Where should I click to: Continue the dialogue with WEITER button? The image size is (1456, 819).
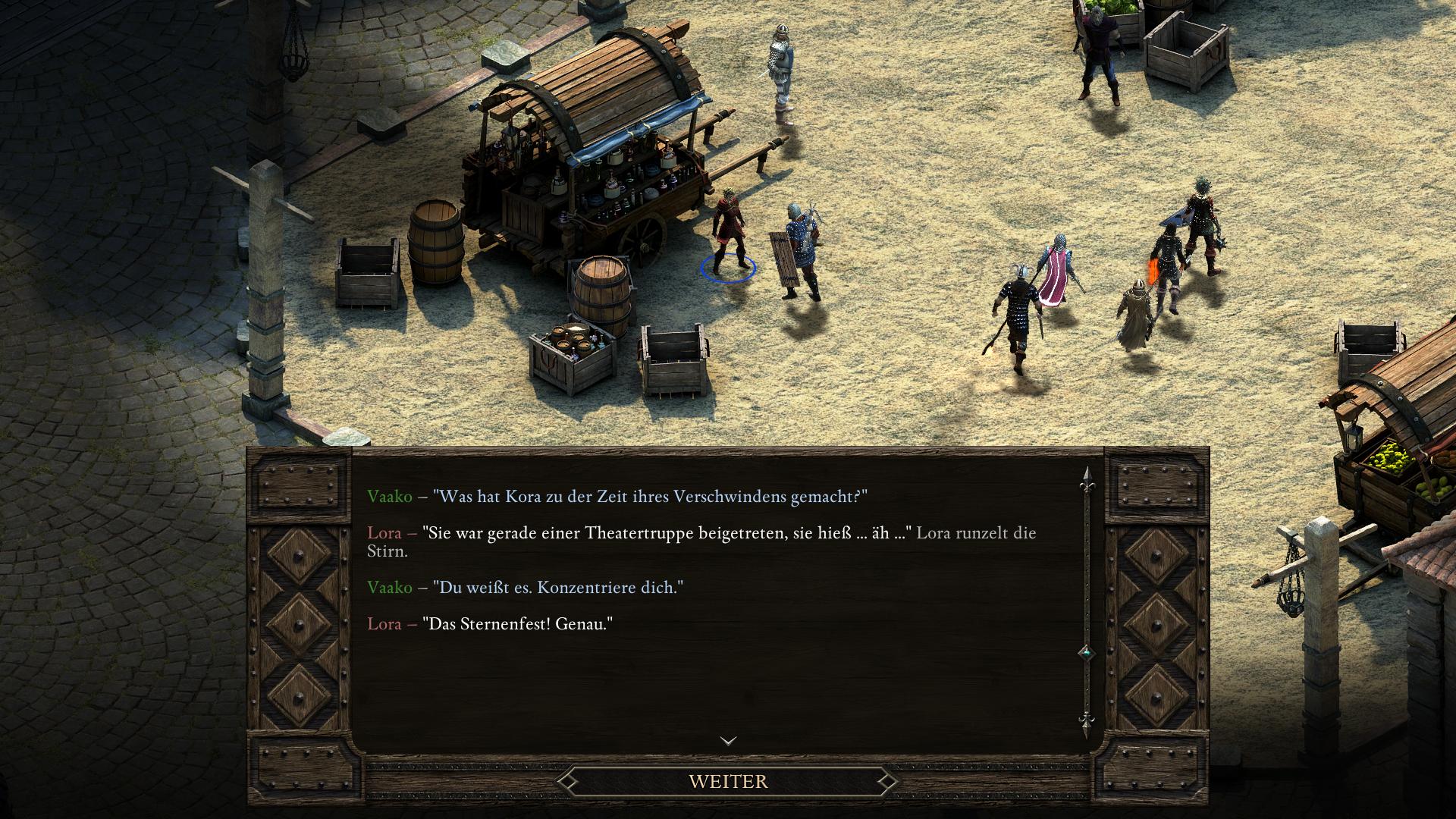tap(728, 781)
